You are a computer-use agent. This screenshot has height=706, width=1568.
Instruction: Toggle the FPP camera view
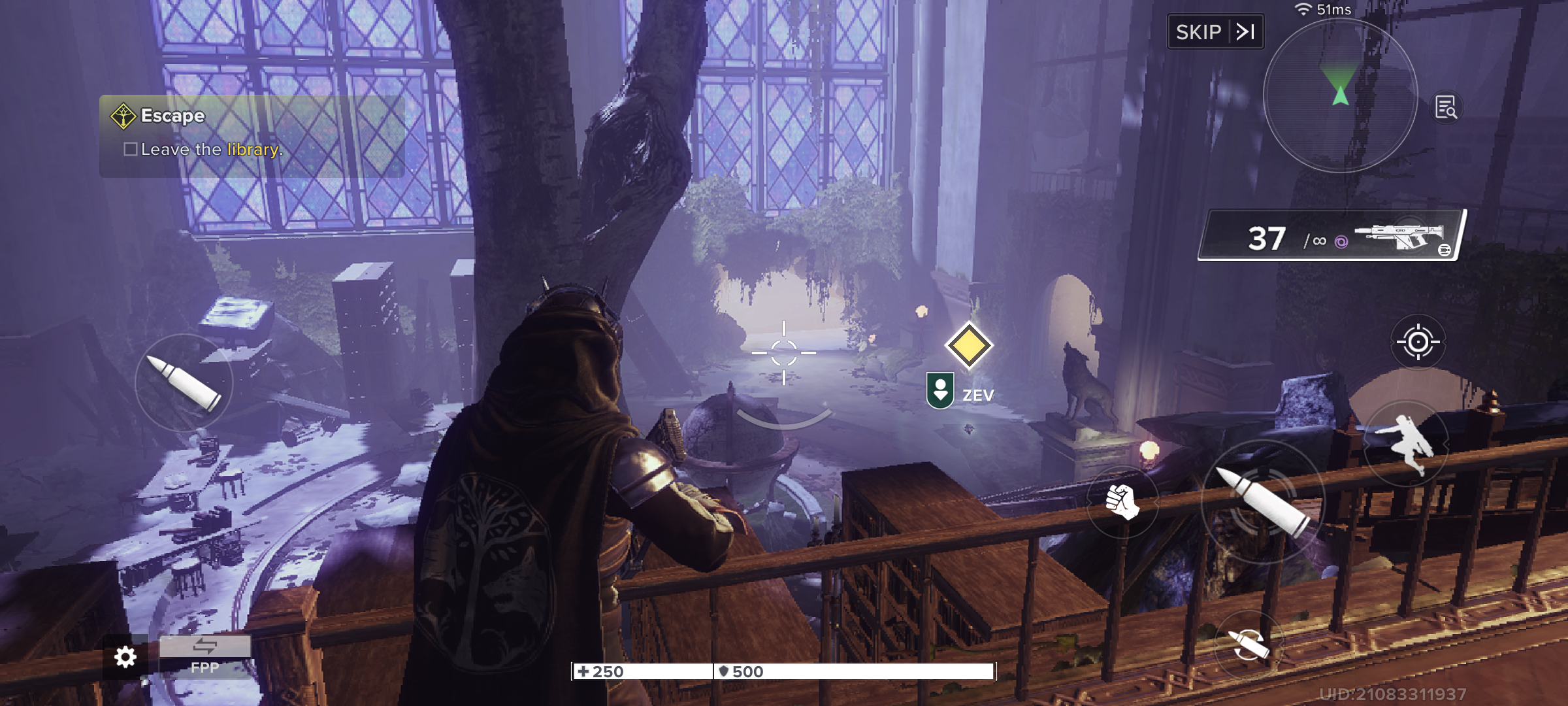click(204, 656)
